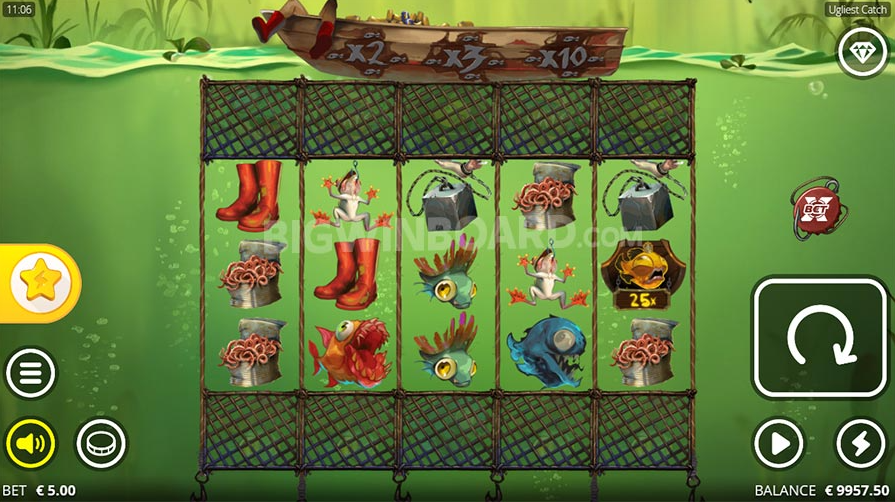The image size is (895, 502).
Task: Open the yellow star feature tab
Action: click(x=41, y=283)
